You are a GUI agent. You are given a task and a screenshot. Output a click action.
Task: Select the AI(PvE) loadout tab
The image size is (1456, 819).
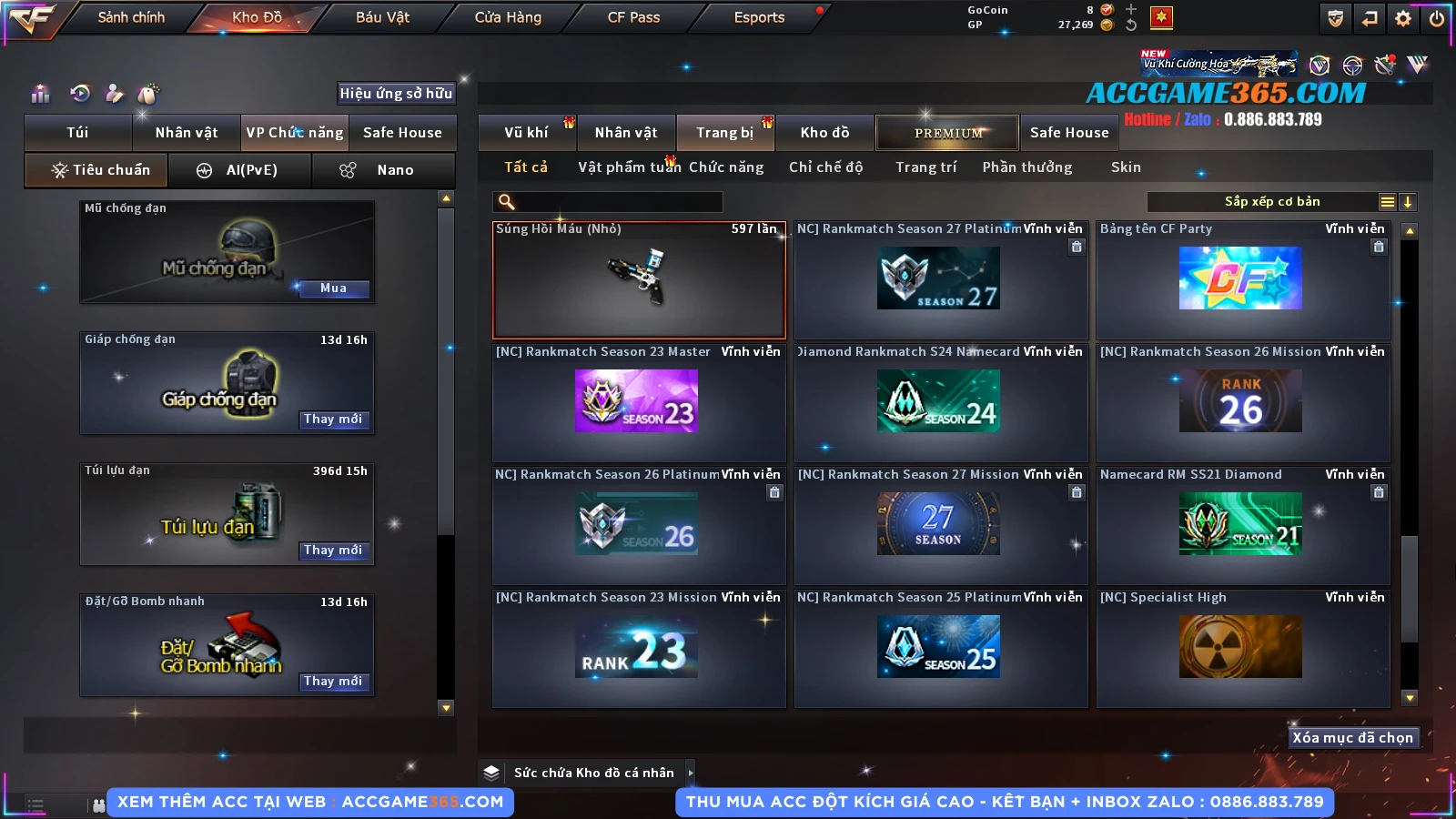(239, 170)
